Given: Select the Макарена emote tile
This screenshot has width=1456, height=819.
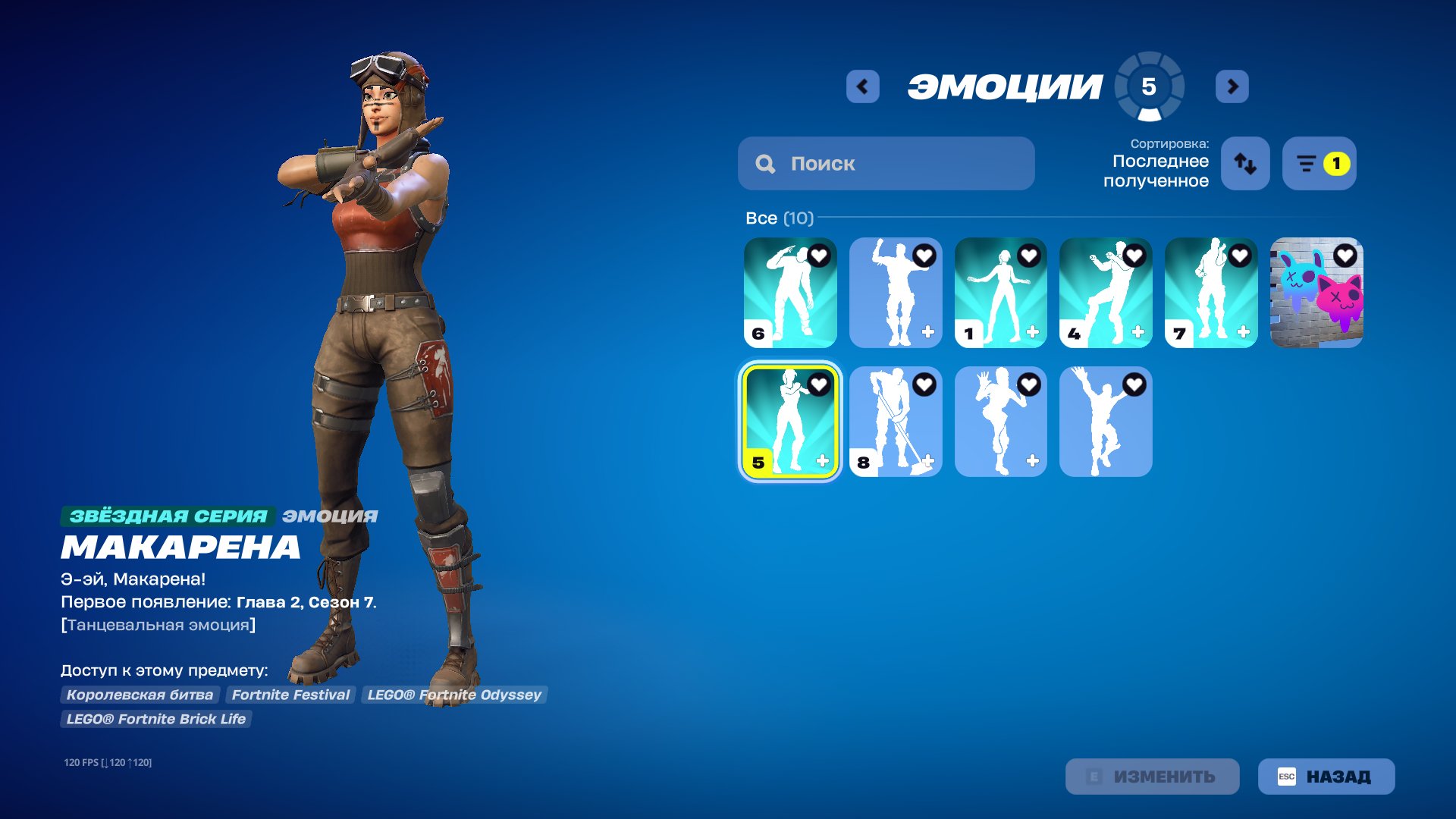Looking at the screenshot, I should 789,422.
